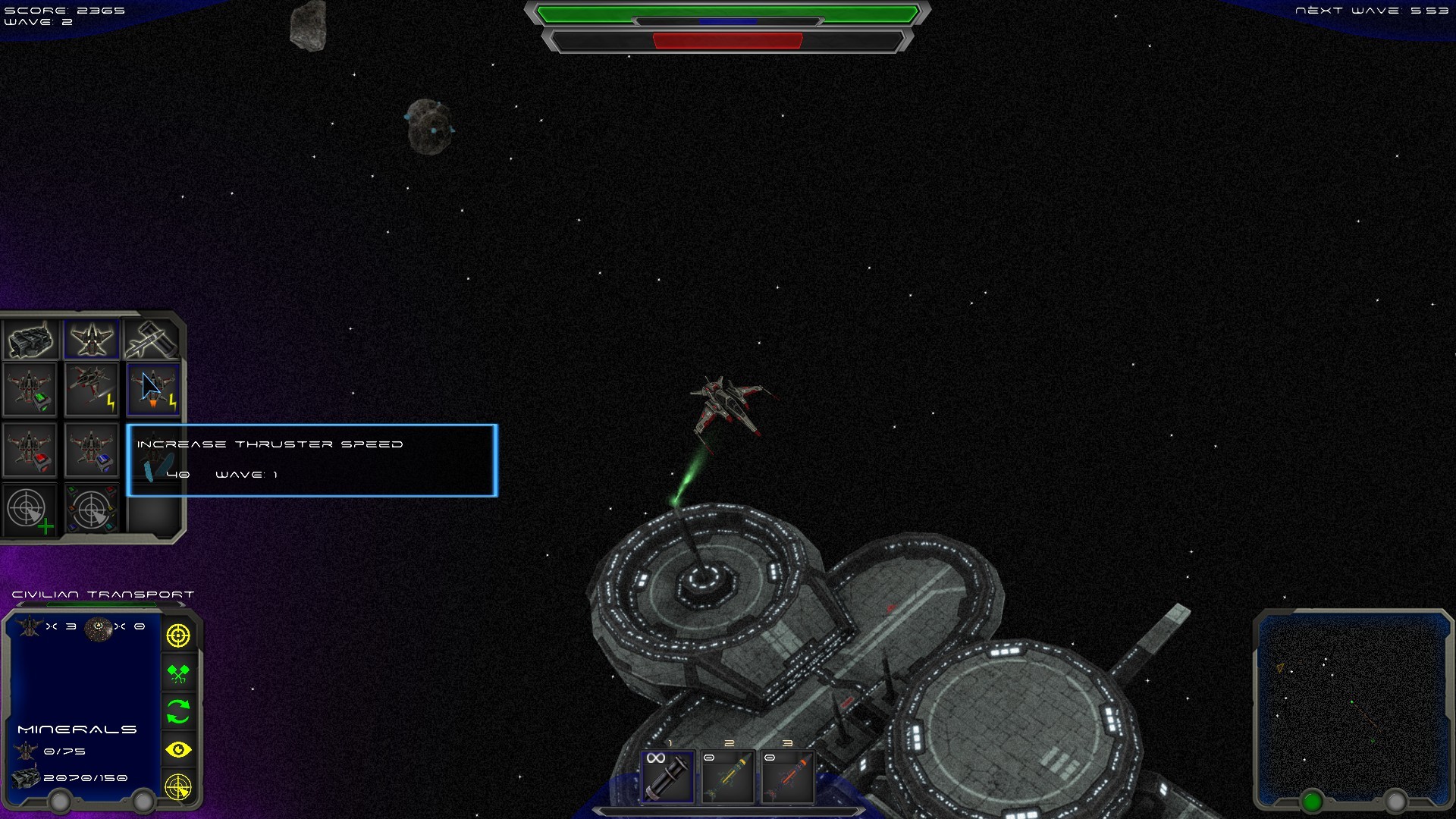Click the green flags rally command
The width and height of the screenshot is (1456, 819).
coord(177,672)
